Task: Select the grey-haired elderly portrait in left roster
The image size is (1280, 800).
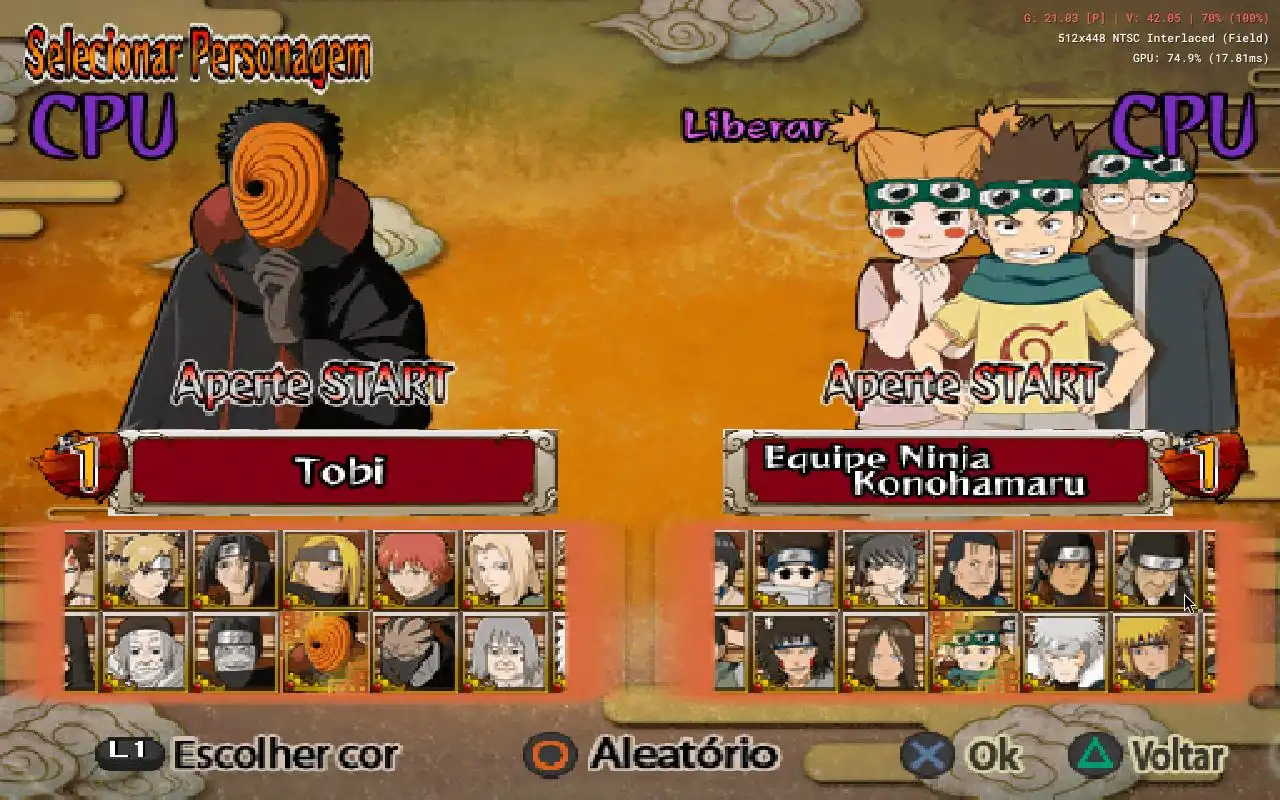Action: [505, 652]
